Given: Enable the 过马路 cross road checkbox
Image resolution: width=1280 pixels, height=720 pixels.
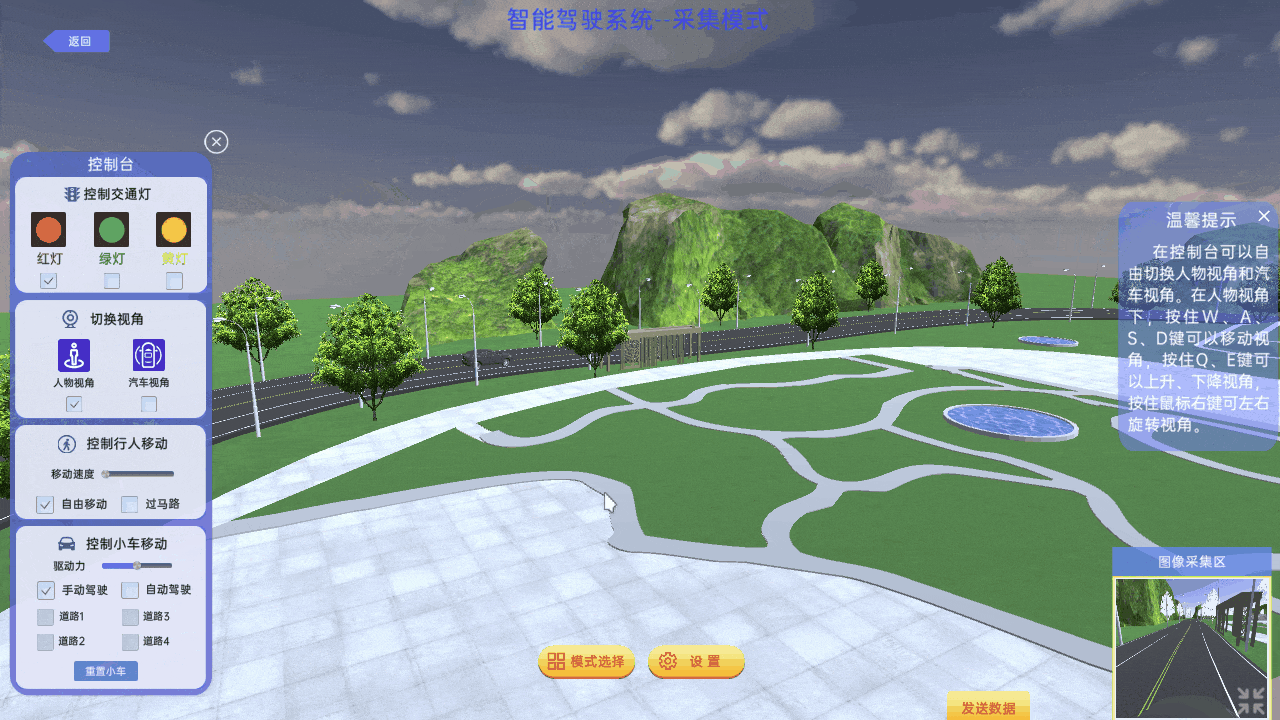Looking at the screenshot, I should (130, 504).
